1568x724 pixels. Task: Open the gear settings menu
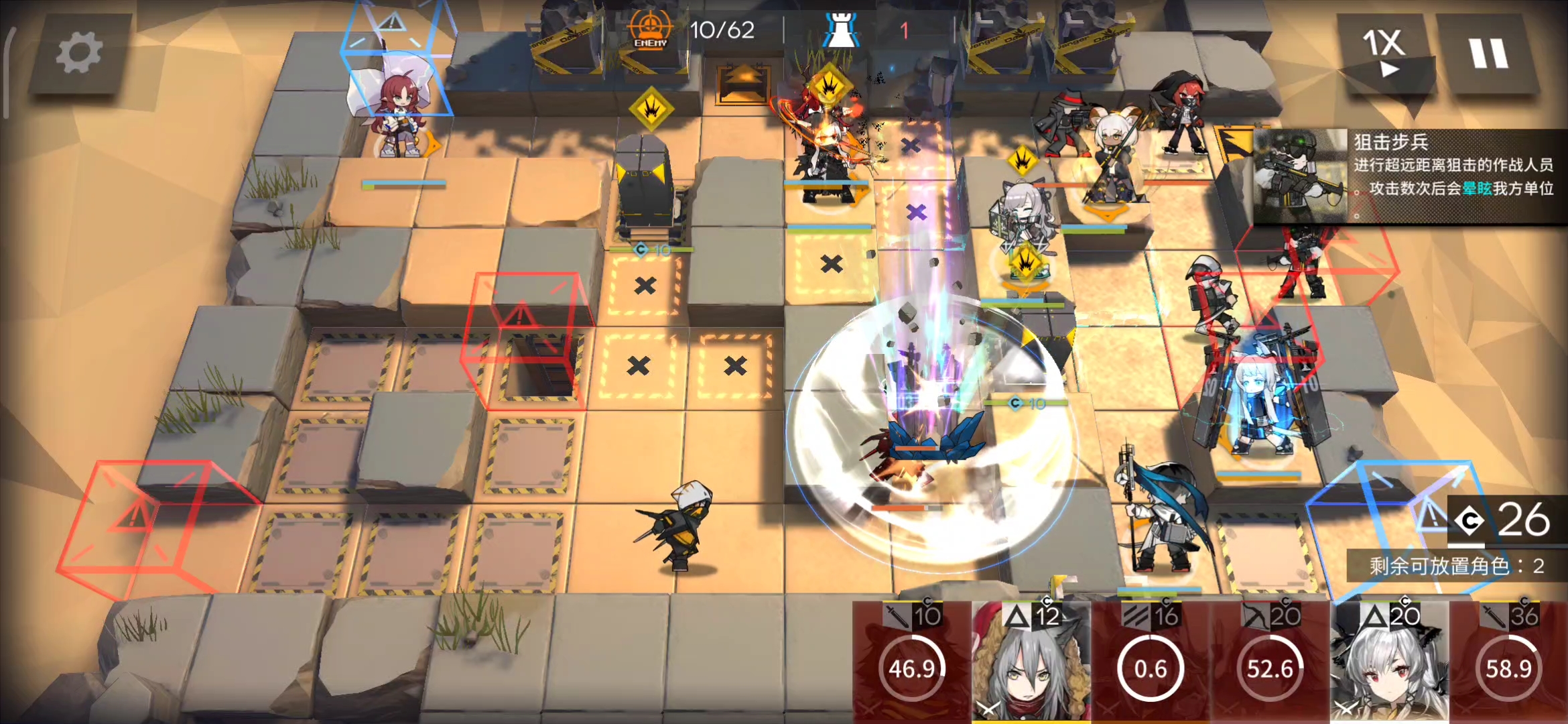pos(79,54)
